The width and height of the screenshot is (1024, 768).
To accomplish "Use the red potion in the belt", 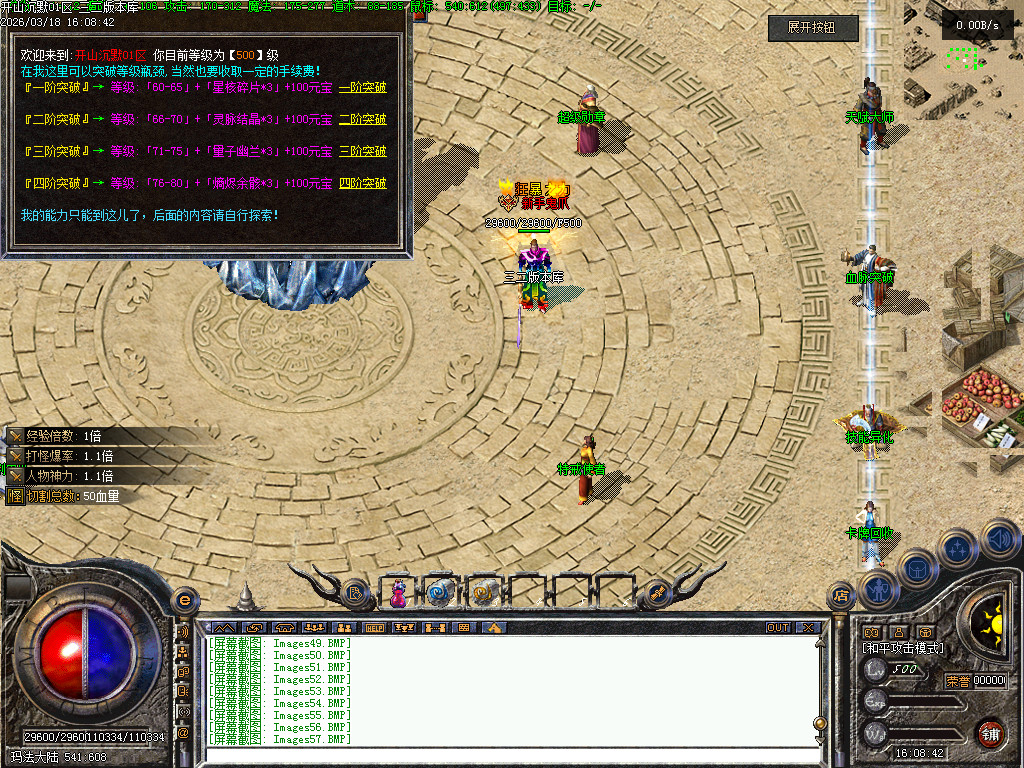I will pyautogui.click(x=398, y=593).
